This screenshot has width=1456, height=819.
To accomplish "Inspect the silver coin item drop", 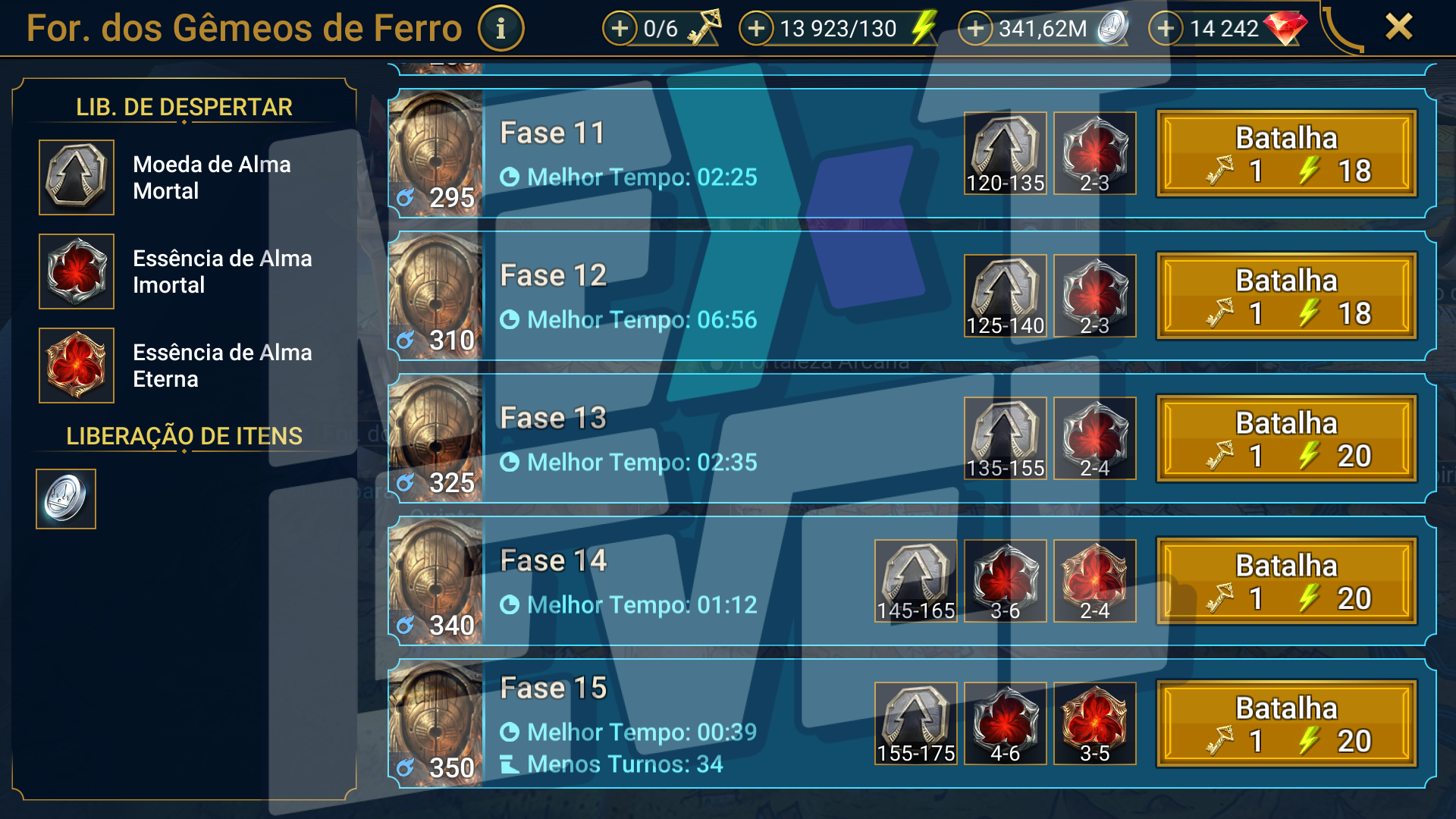I will 66,499.
